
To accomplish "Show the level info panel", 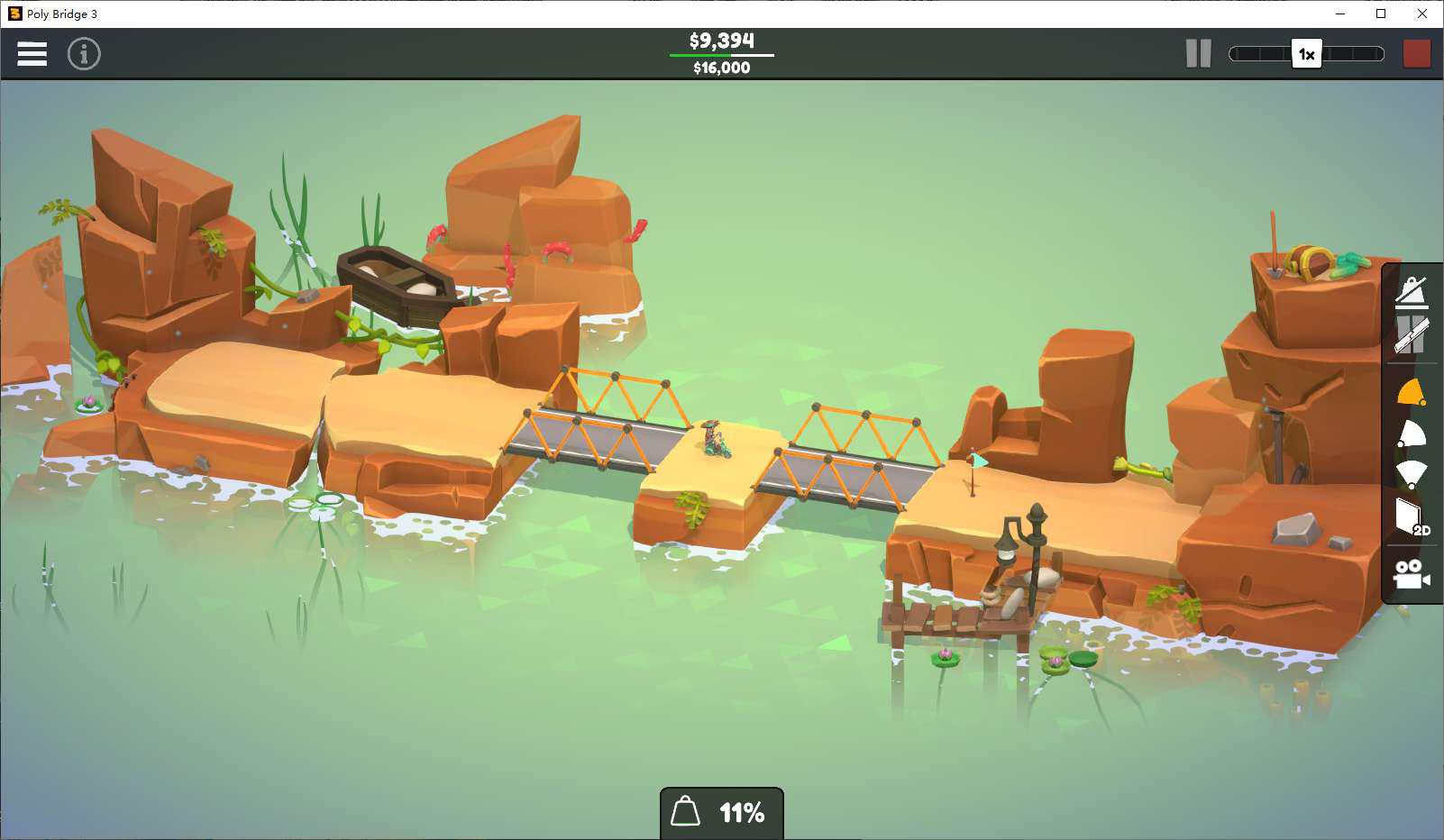I will [84, 54].
